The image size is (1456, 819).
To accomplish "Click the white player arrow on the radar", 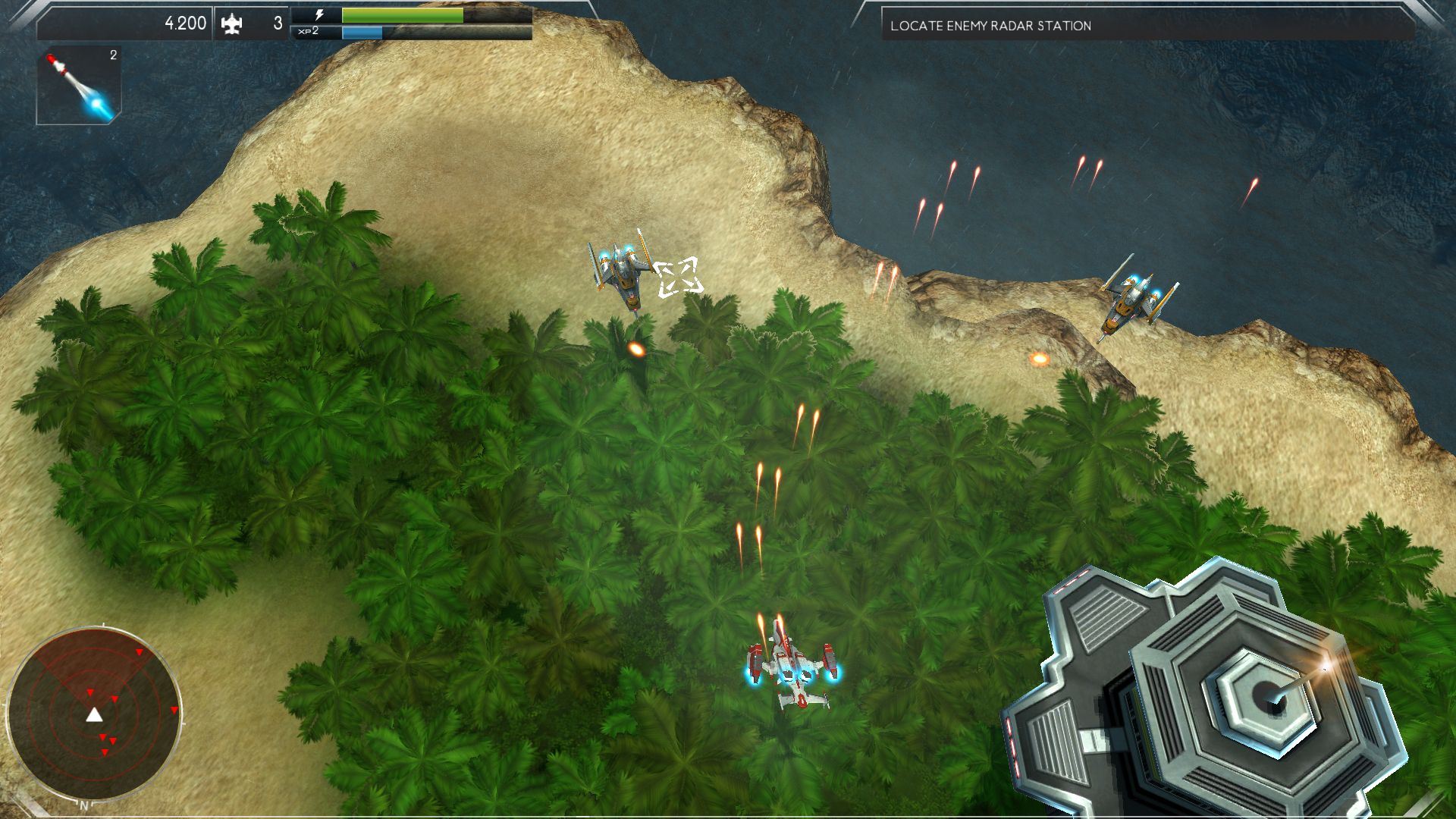I will coord(94,714).
